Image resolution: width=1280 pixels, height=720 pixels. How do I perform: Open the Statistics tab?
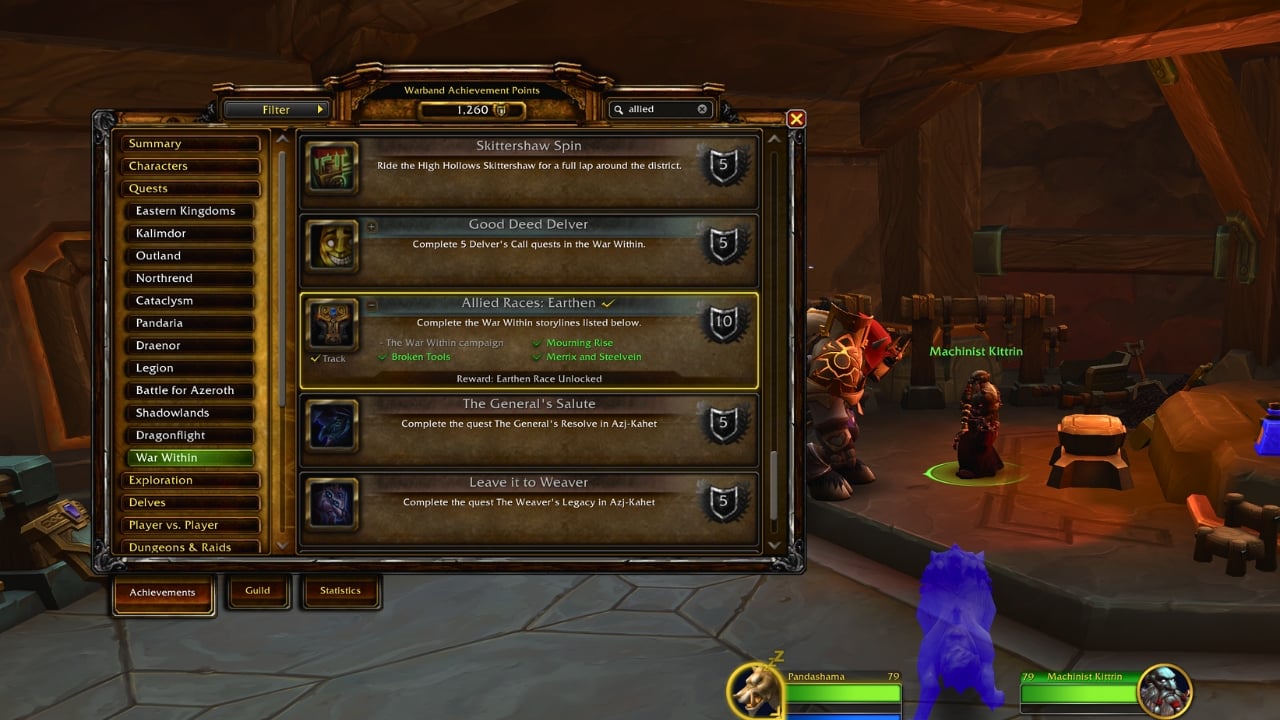pos(341,590)
